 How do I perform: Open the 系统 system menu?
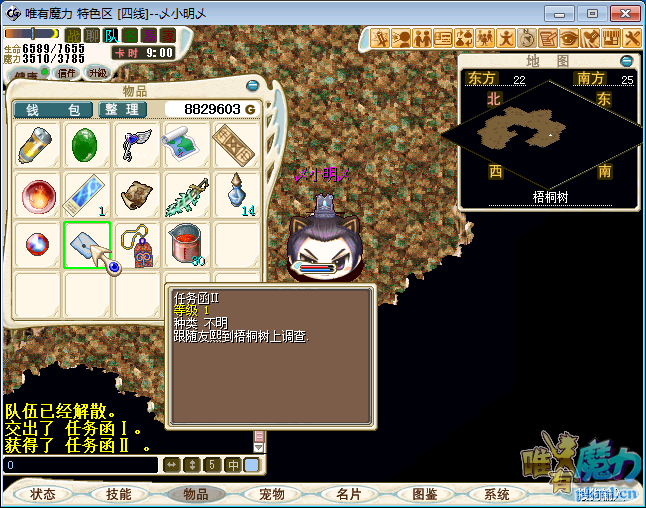pyautogui.click(x=497, y=494)
